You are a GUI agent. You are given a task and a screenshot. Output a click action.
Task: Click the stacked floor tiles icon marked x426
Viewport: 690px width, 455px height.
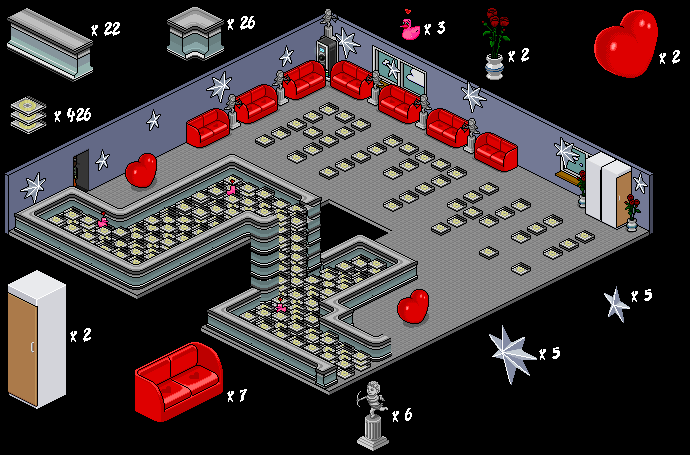29,113
